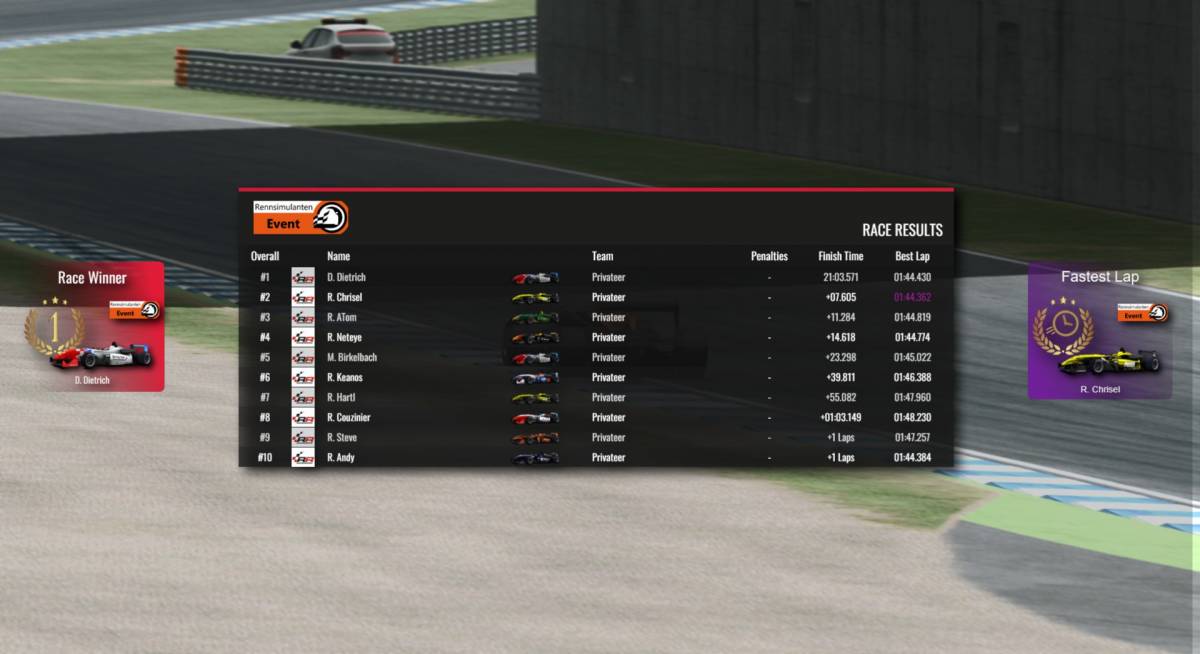Choose R. Andy's row in the results
Viewport: 1200px width, 654px height.
(x=595, y=457)
